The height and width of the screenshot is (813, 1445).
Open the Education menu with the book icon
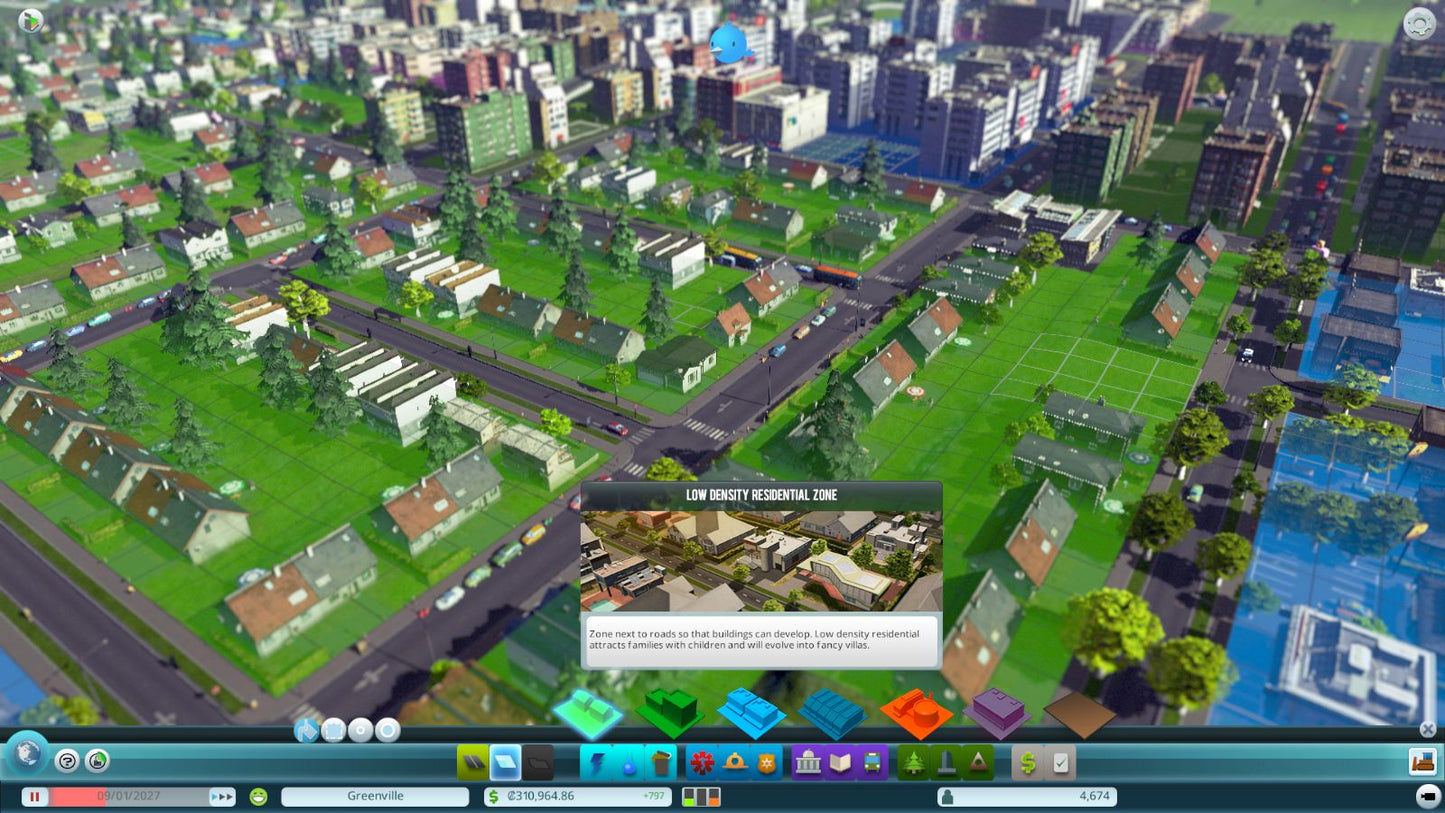(x=839, y=761)
